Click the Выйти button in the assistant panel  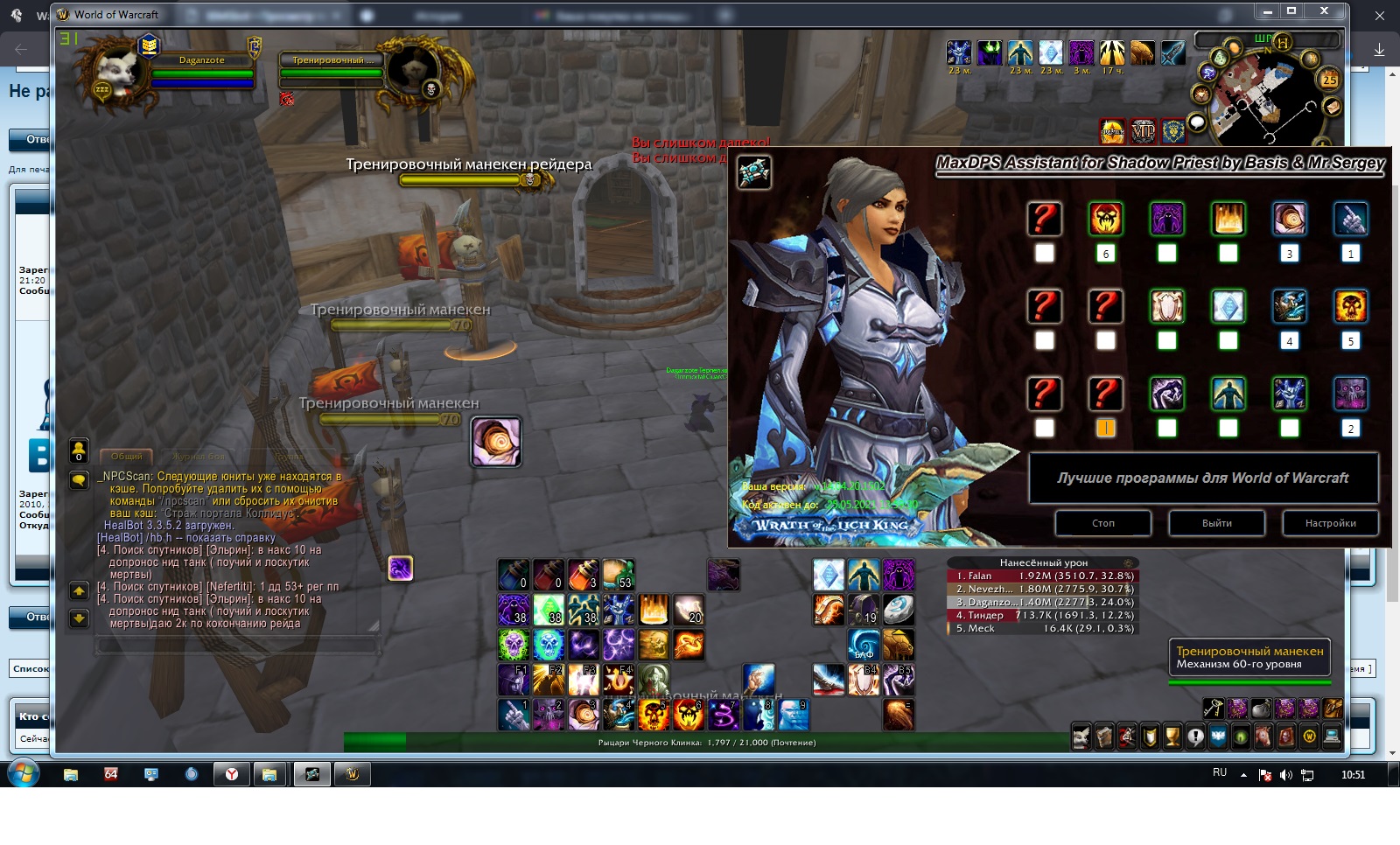coord(1216,523)
